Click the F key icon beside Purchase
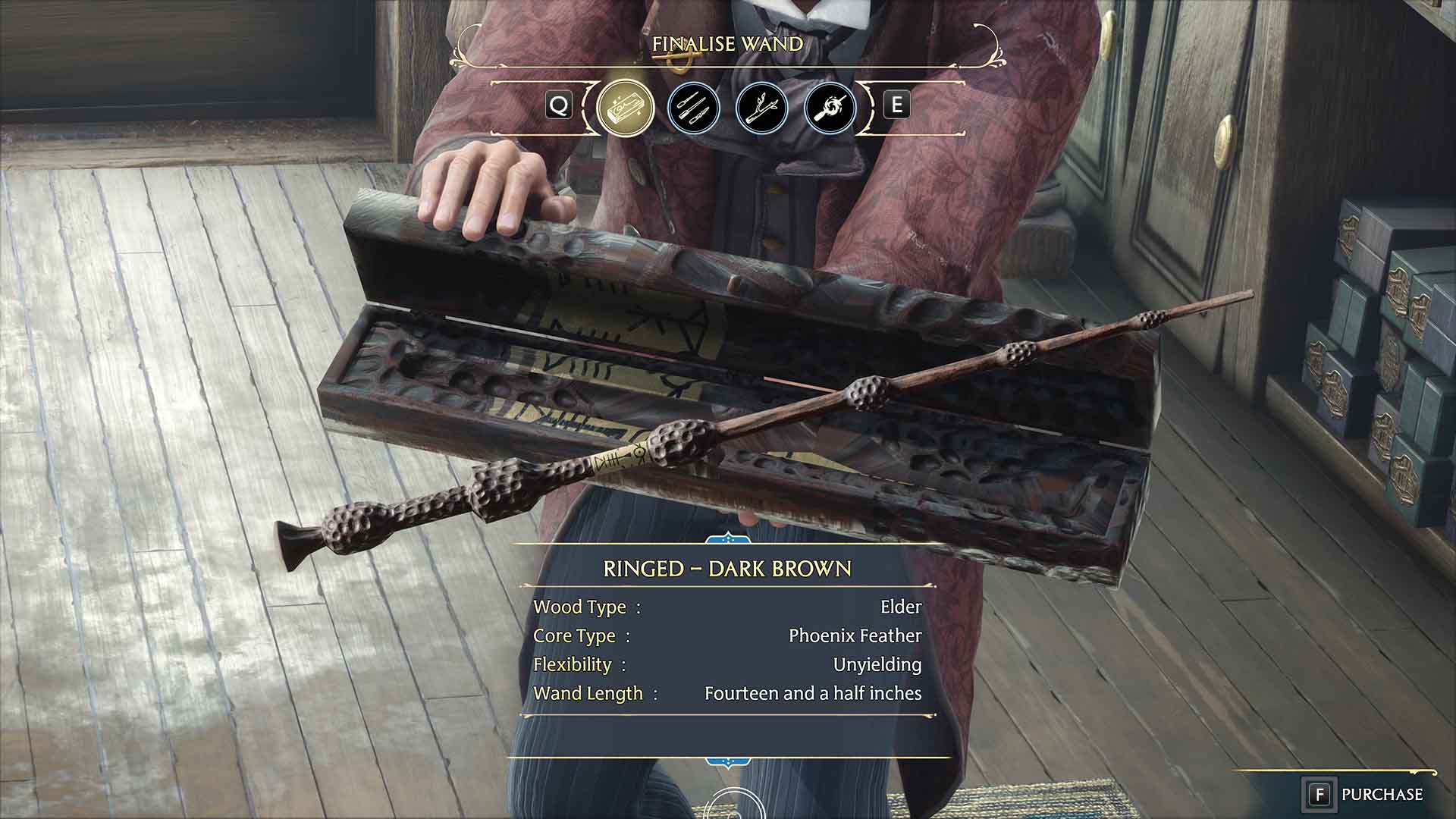The width and height of the screenshot is (1456, 819). tap(1319, 793)
